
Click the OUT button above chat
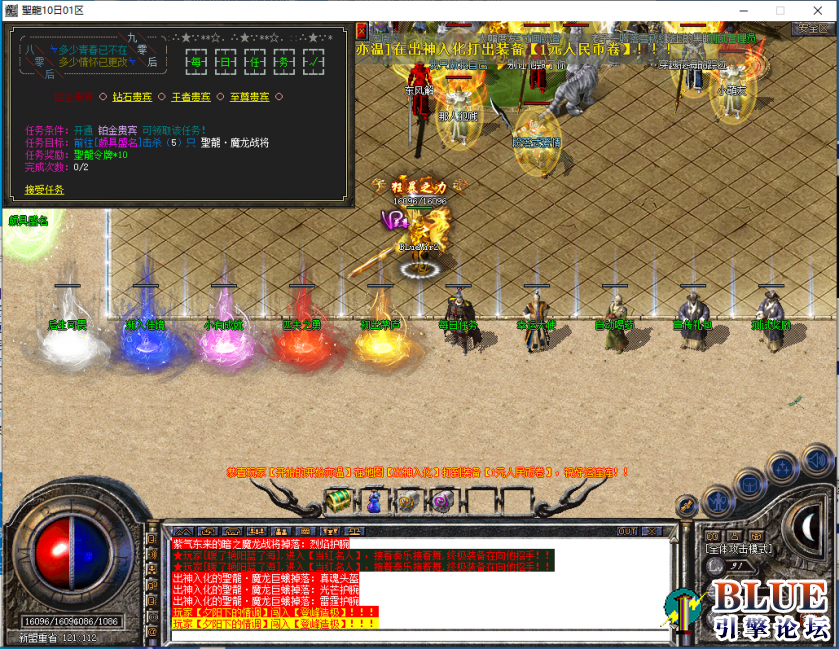(x=627, y=530)
